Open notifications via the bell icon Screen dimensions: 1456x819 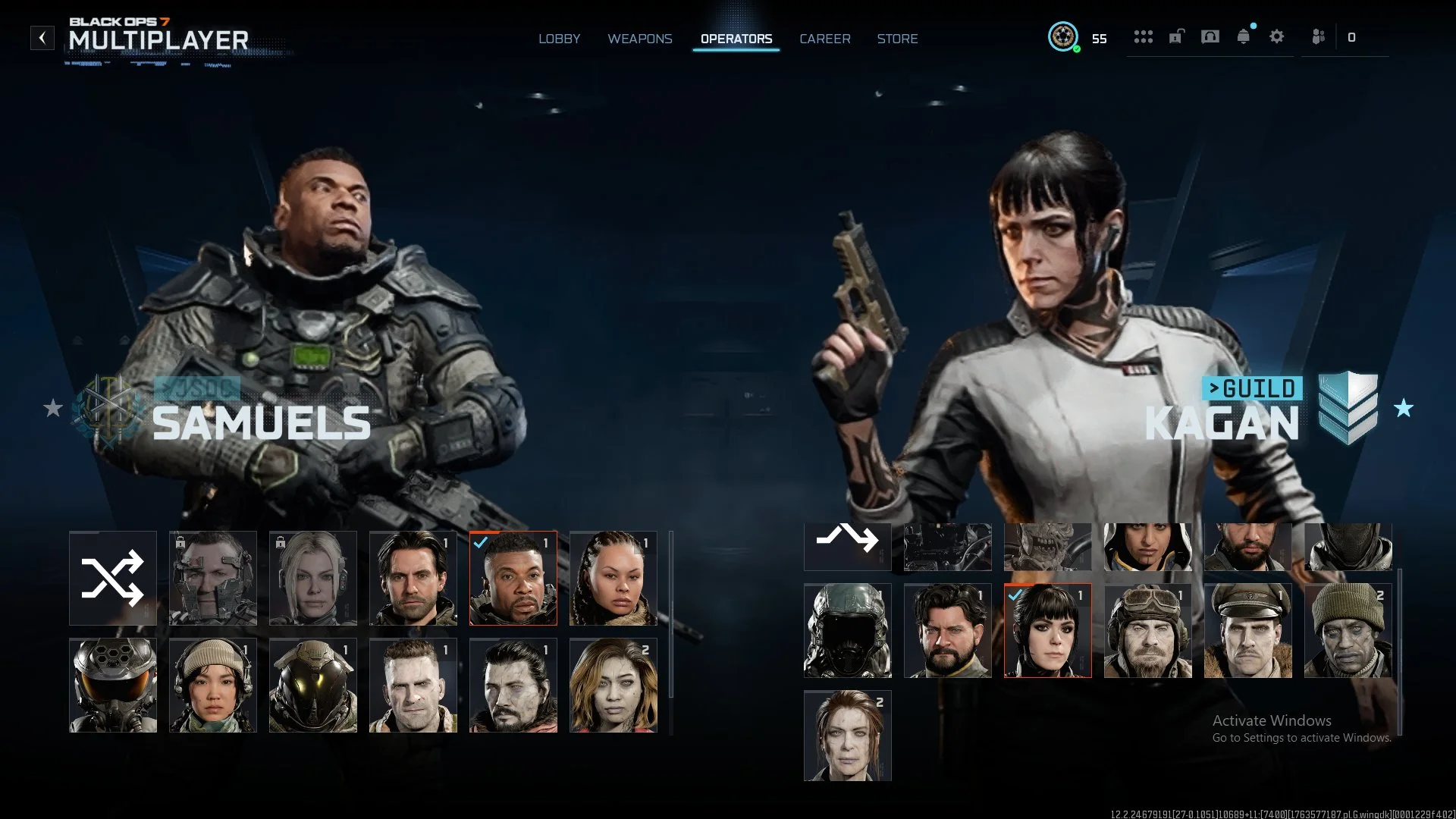coord(1242,36)
